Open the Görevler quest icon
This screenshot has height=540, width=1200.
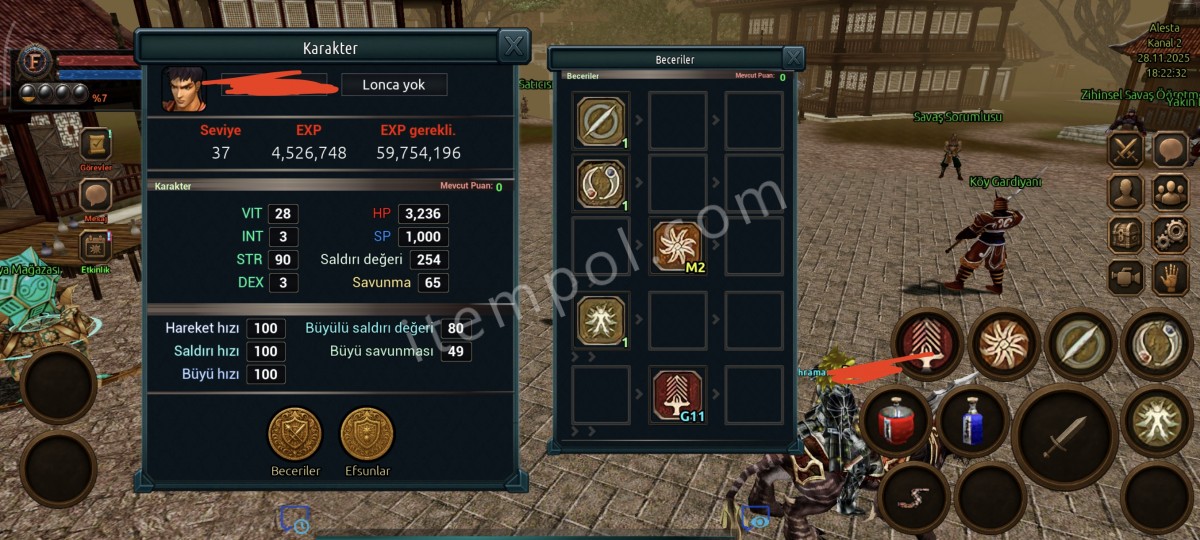96,145
